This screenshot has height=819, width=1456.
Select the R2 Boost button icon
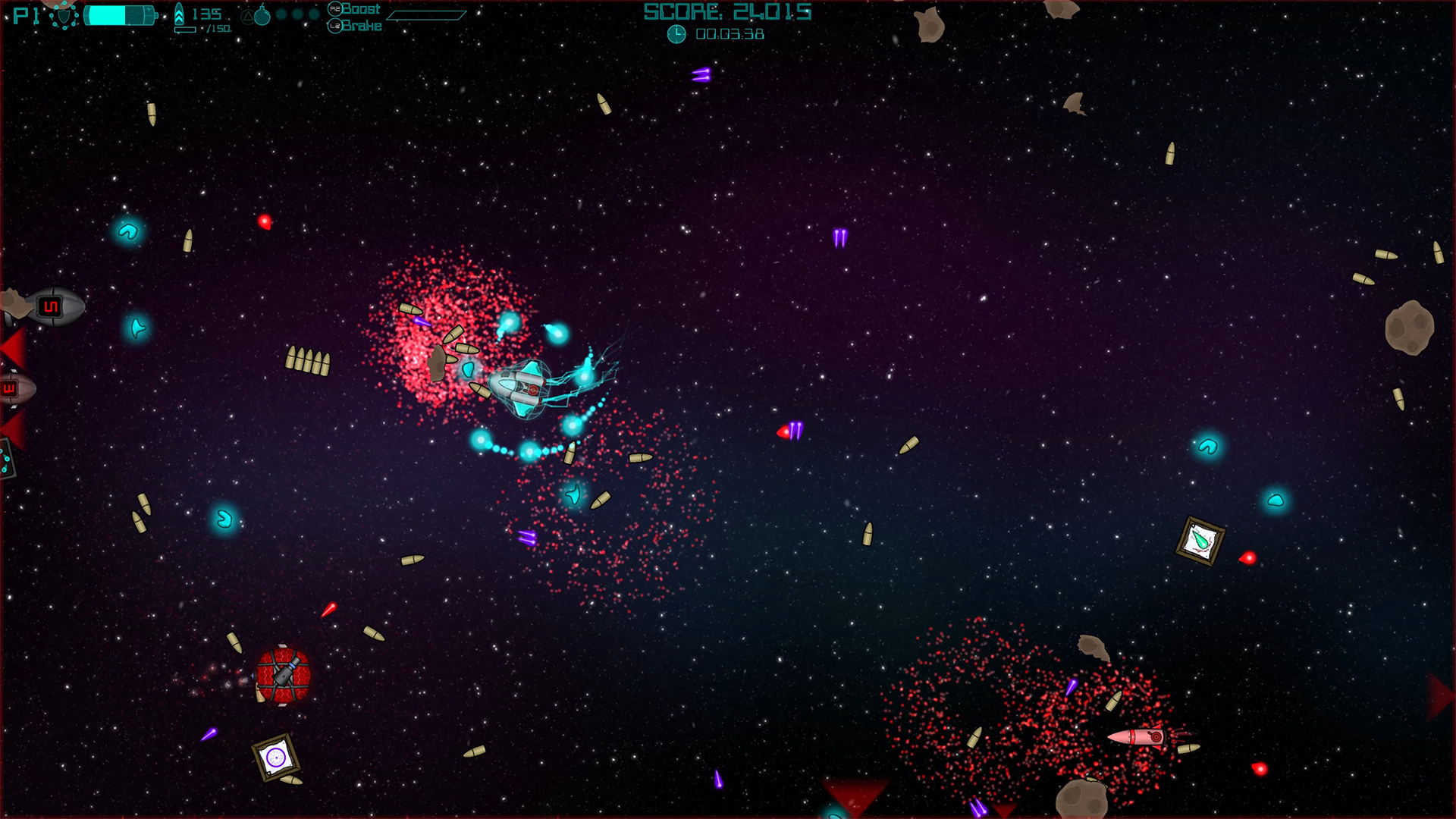[x=335, y=10]
